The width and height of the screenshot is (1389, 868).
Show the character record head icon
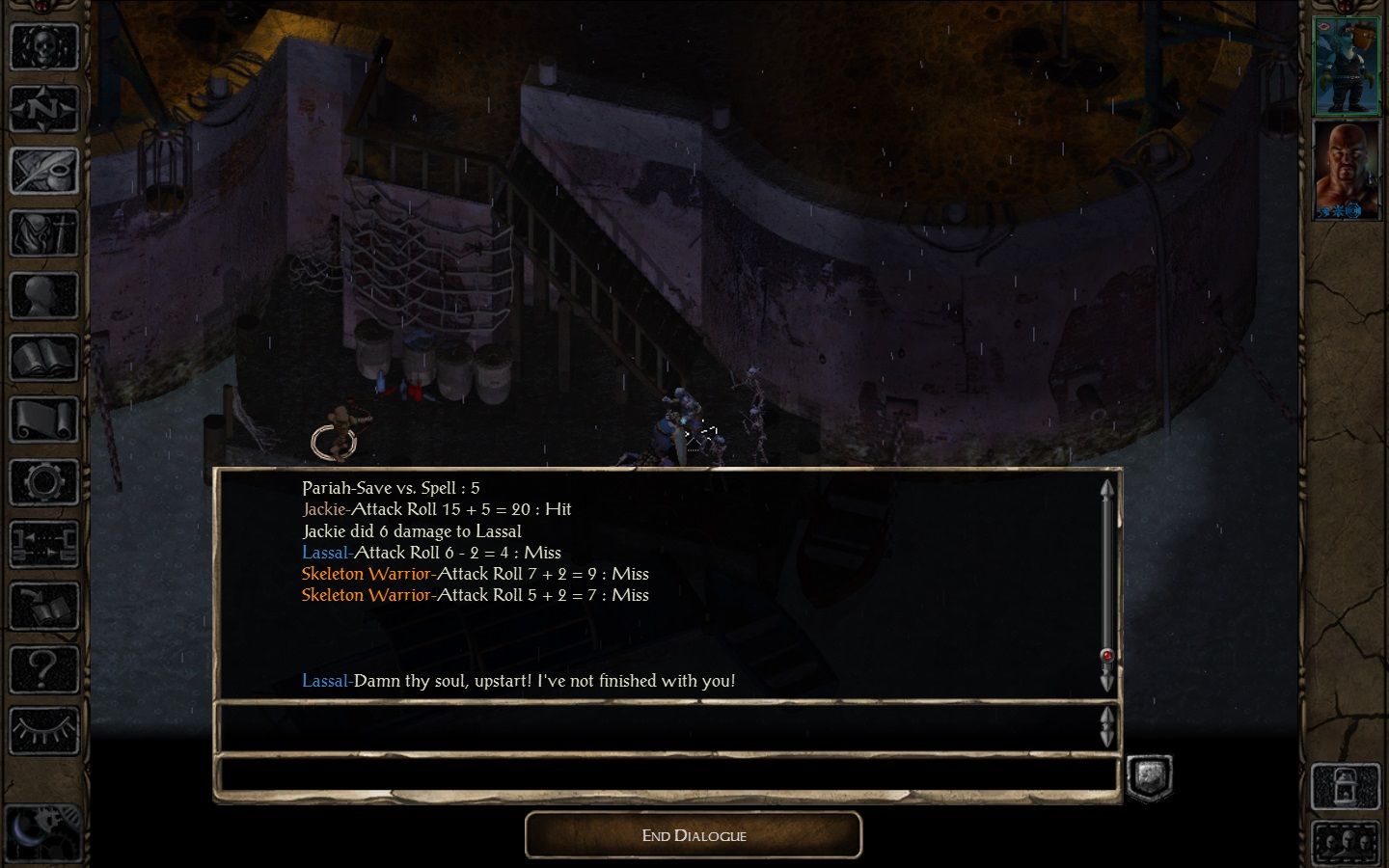point(44,296)
